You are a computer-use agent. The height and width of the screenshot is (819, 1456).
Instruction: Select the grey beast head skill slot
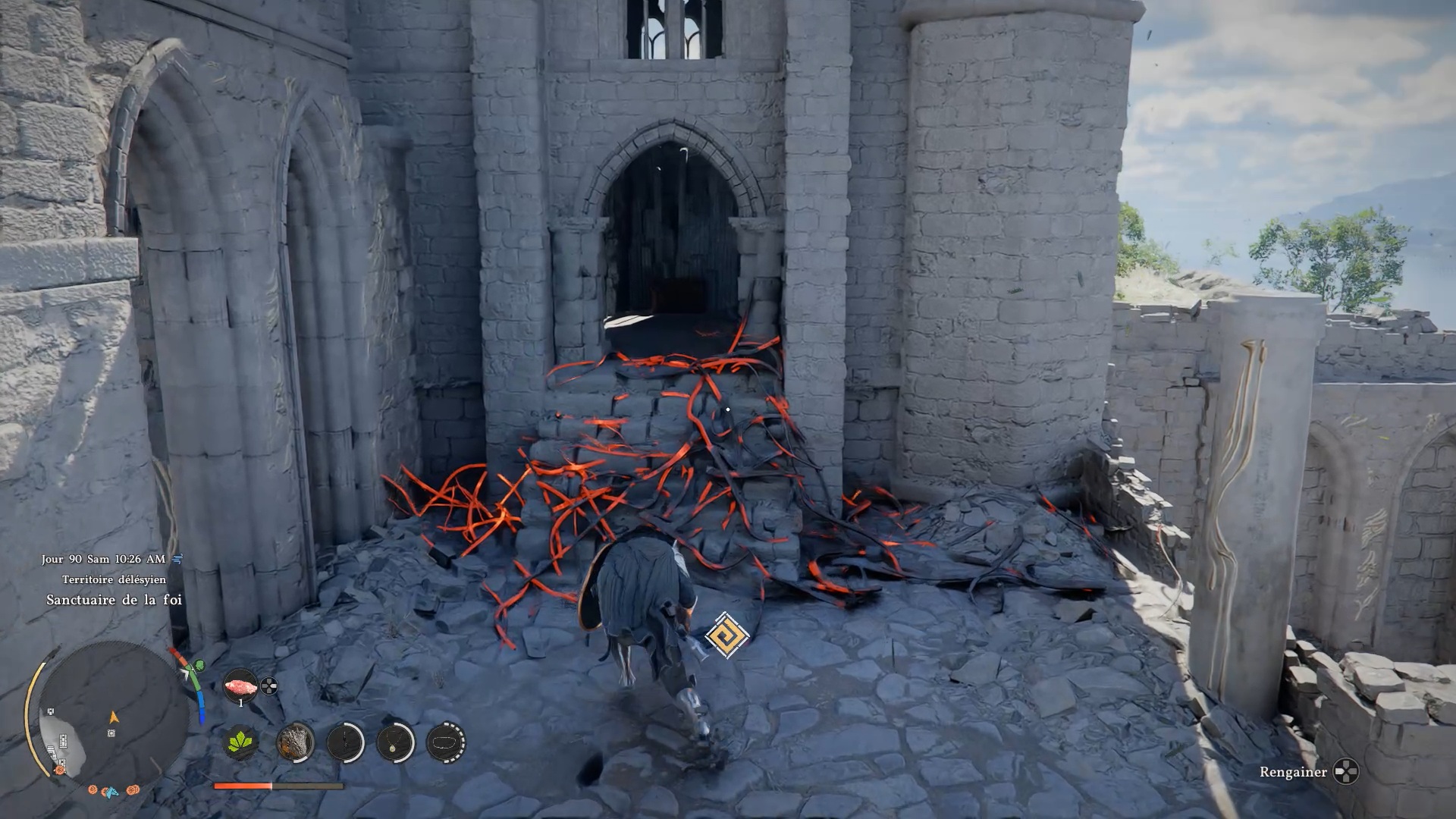point(295,742)
